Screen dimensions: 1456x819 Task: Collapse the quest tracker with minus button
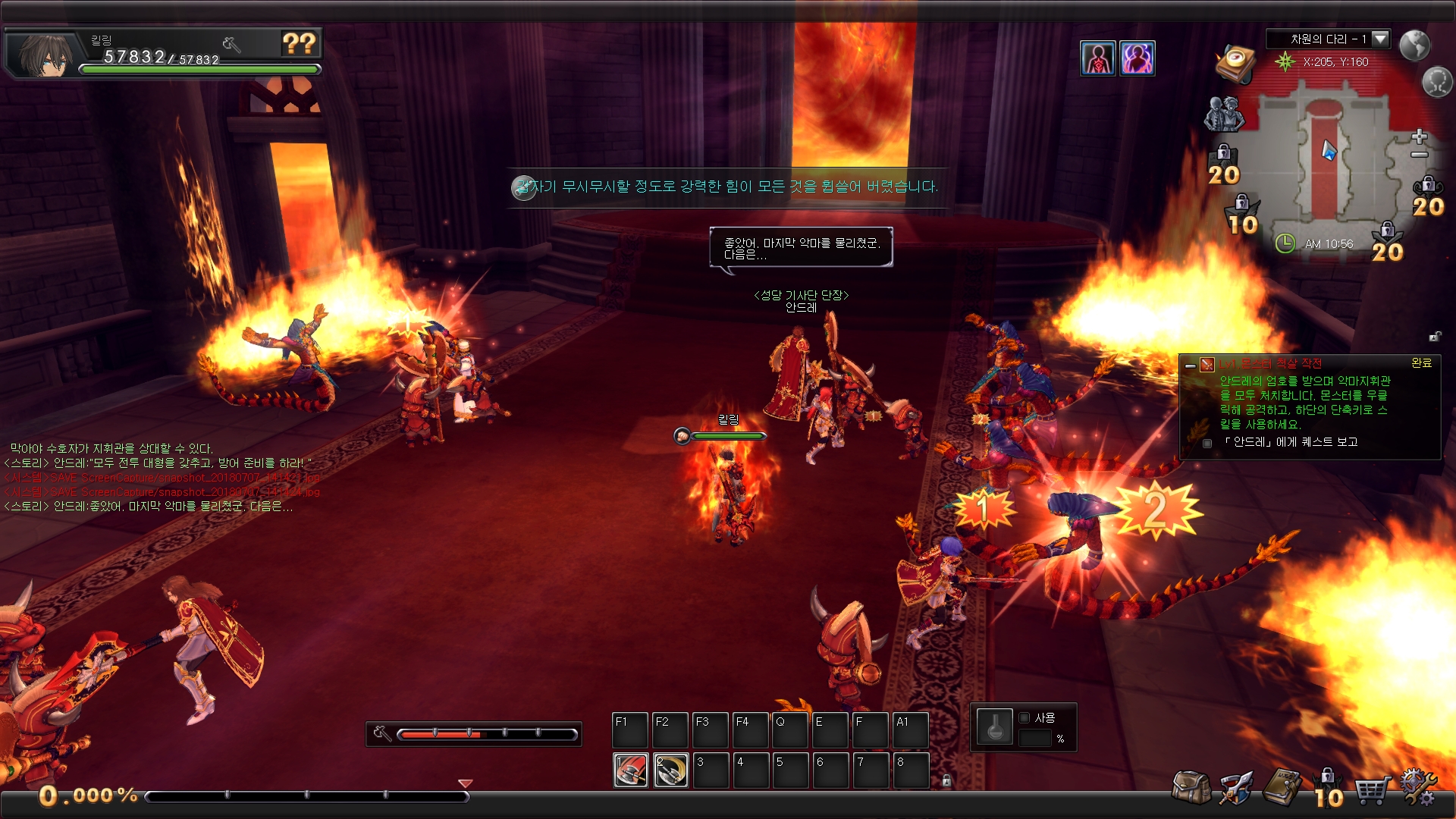point(1191,366)
